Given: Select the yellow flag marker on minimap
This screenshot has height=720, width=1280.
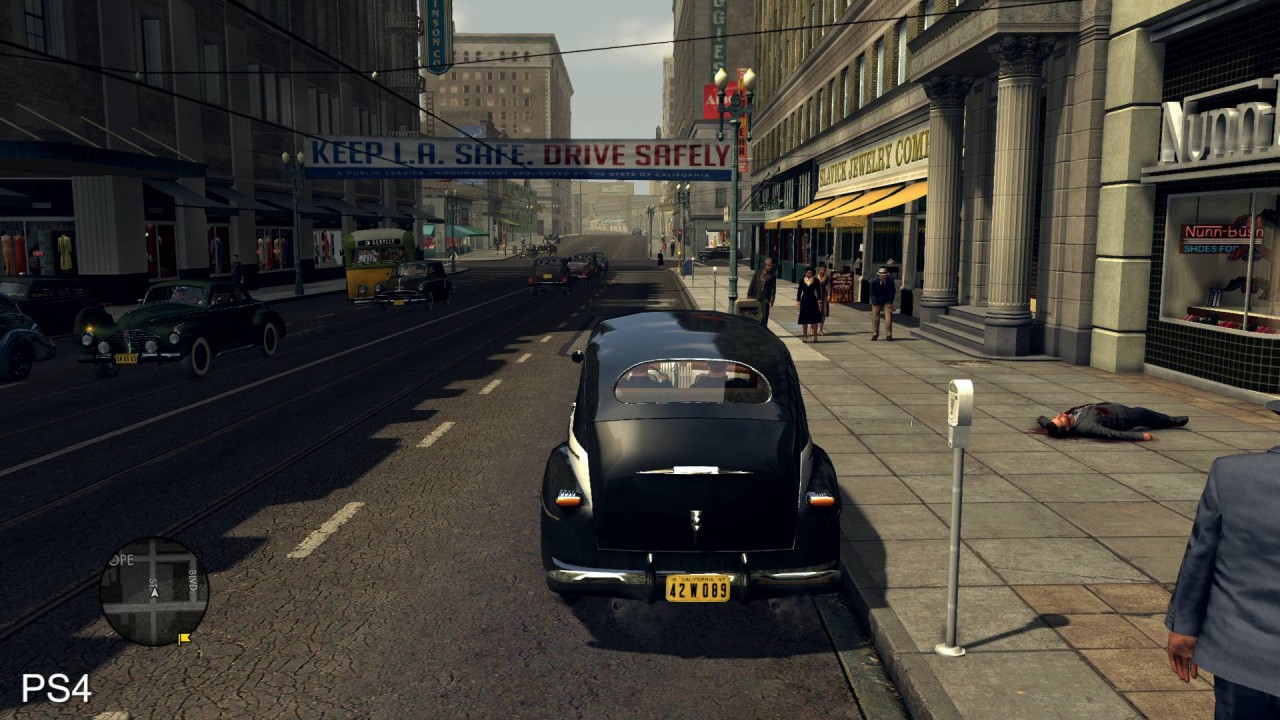Looking at the screenshot, I should click(x=184, y=637).
